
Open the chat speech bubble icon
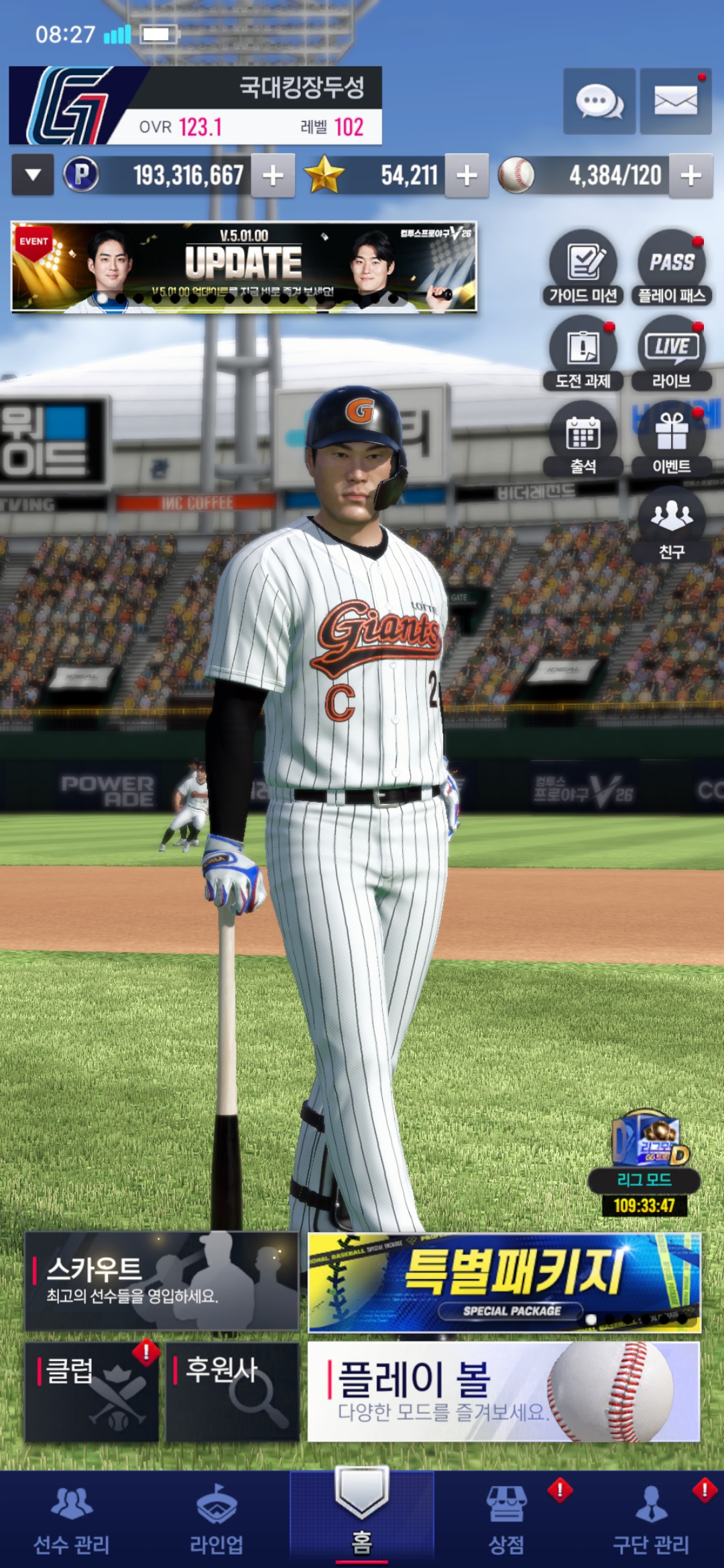point(599,102)
